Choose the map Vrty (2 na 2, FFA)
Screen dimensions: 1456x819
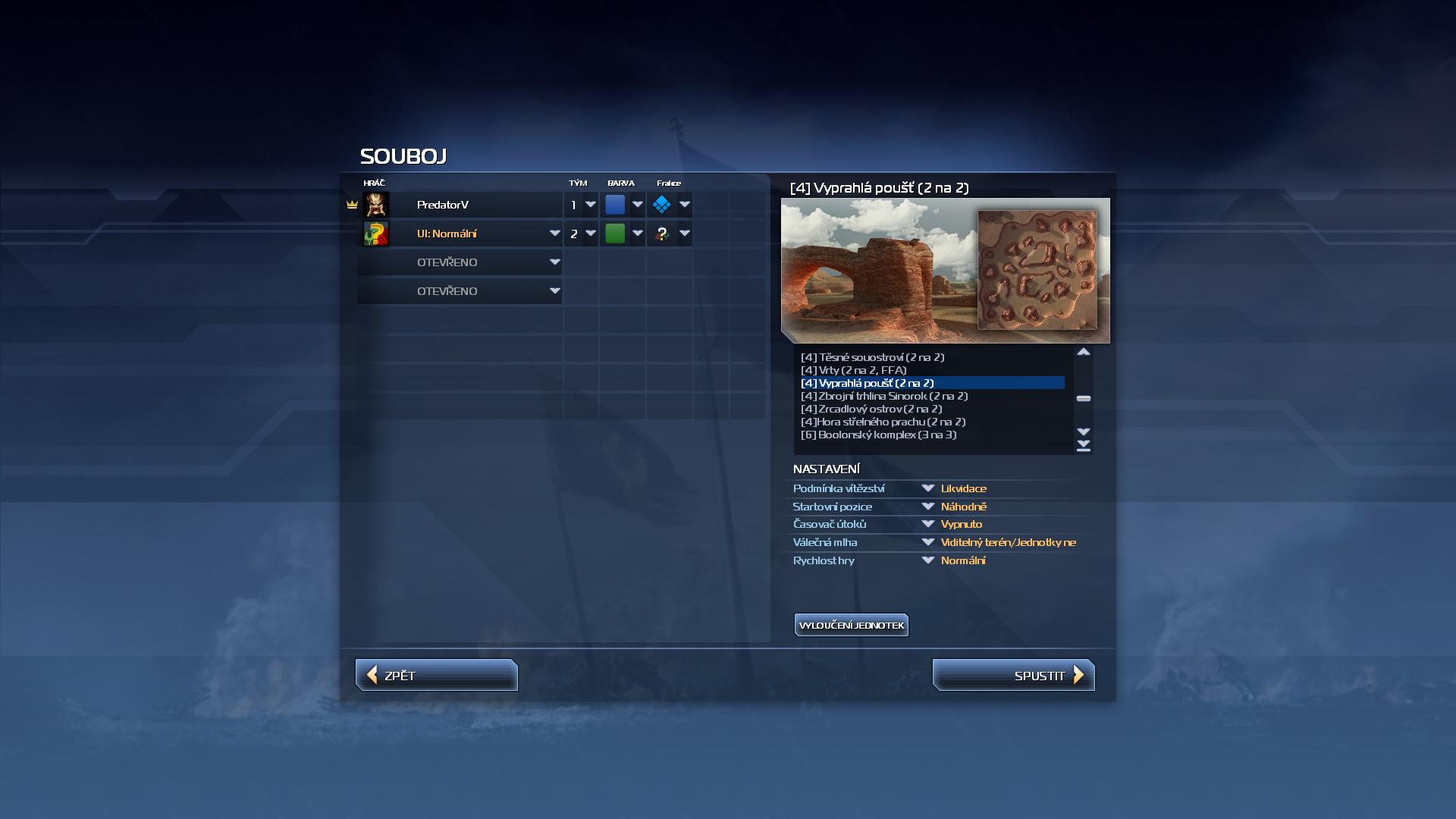click(x=853, y=370)
